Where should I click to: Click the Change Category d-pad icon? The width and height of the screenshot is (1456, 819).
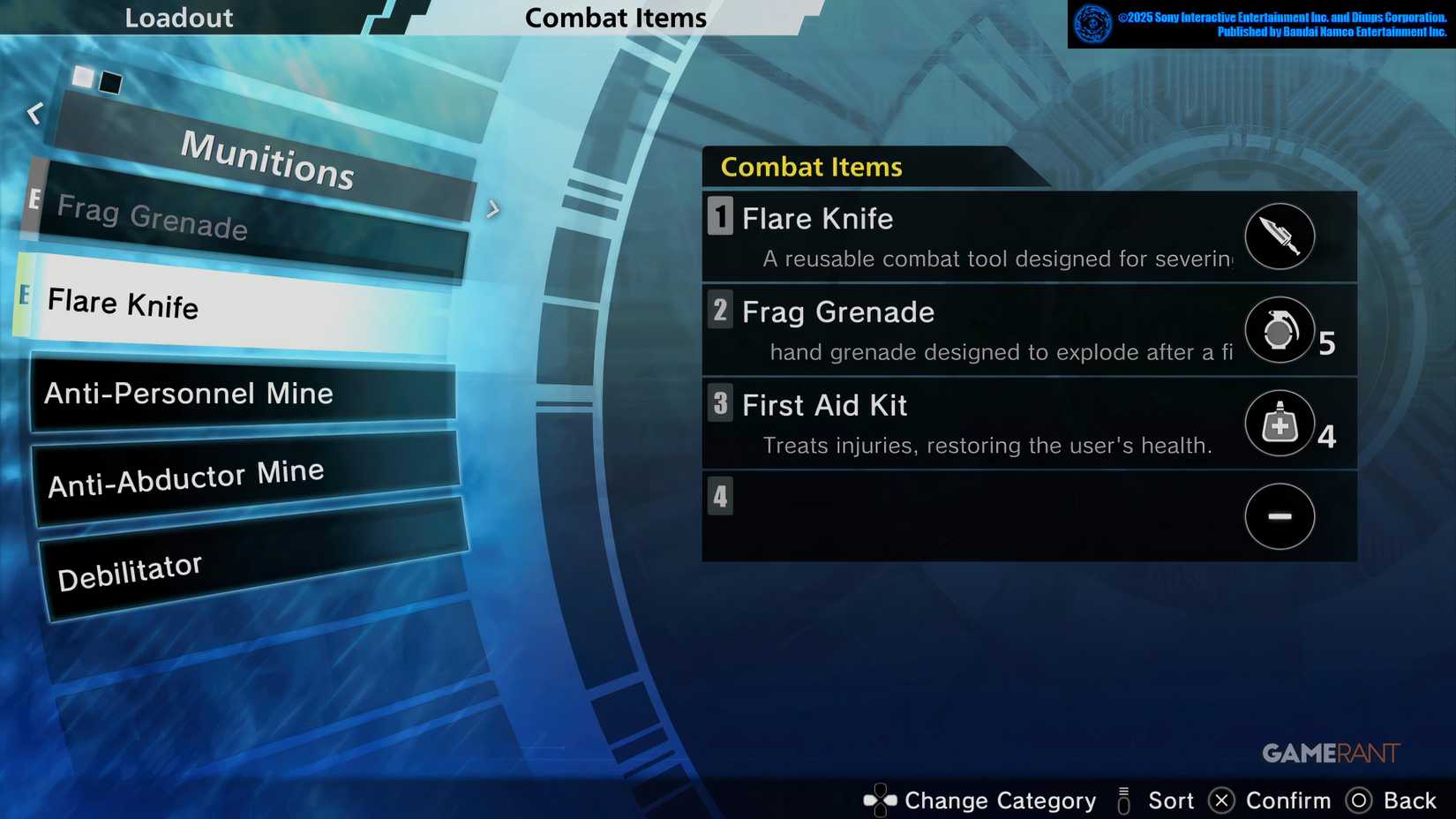[879, 800]
